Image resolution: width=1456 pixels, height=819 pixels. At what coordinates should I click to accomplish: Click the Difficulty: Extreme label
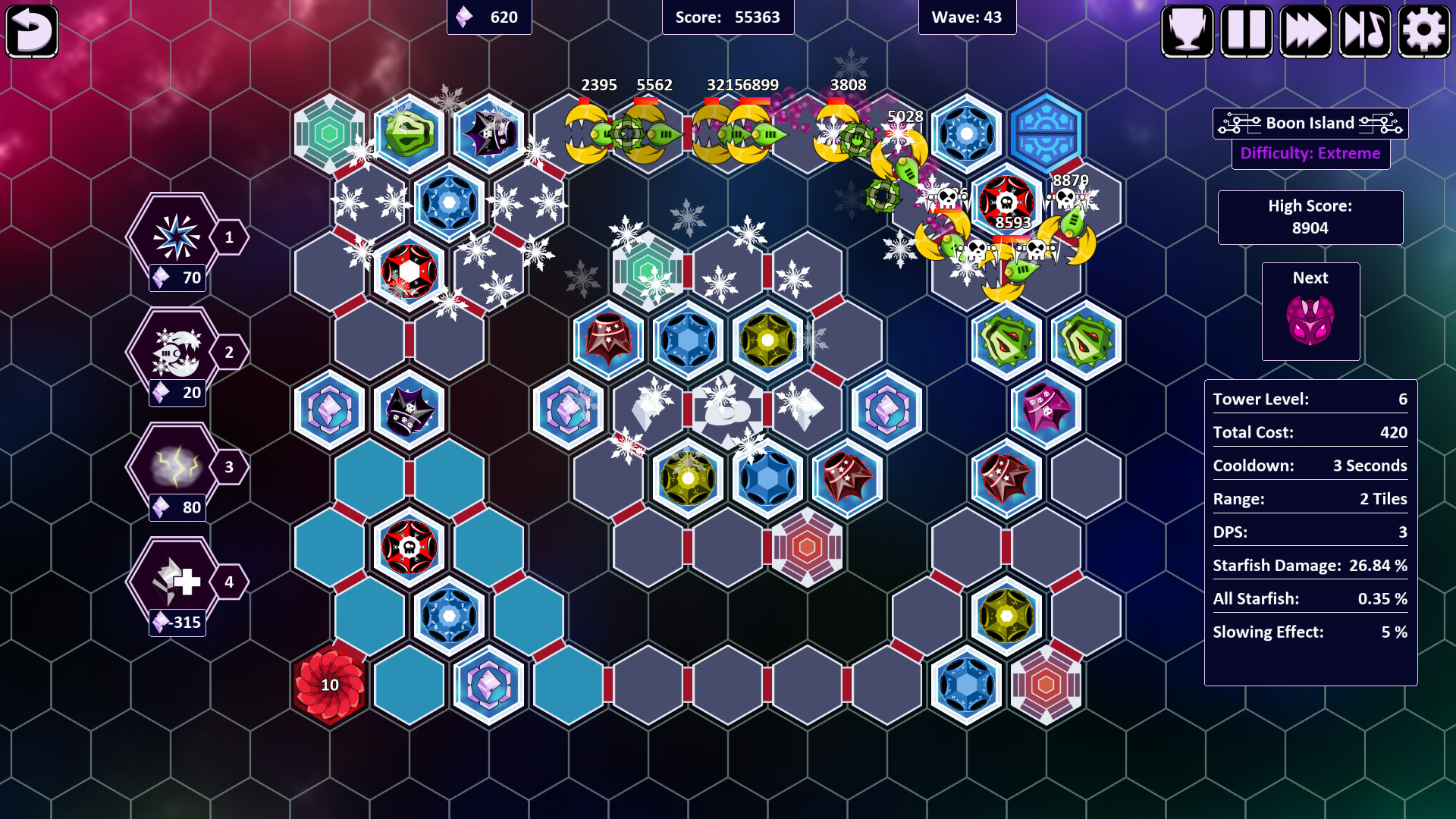click(x=1310, y=153)
